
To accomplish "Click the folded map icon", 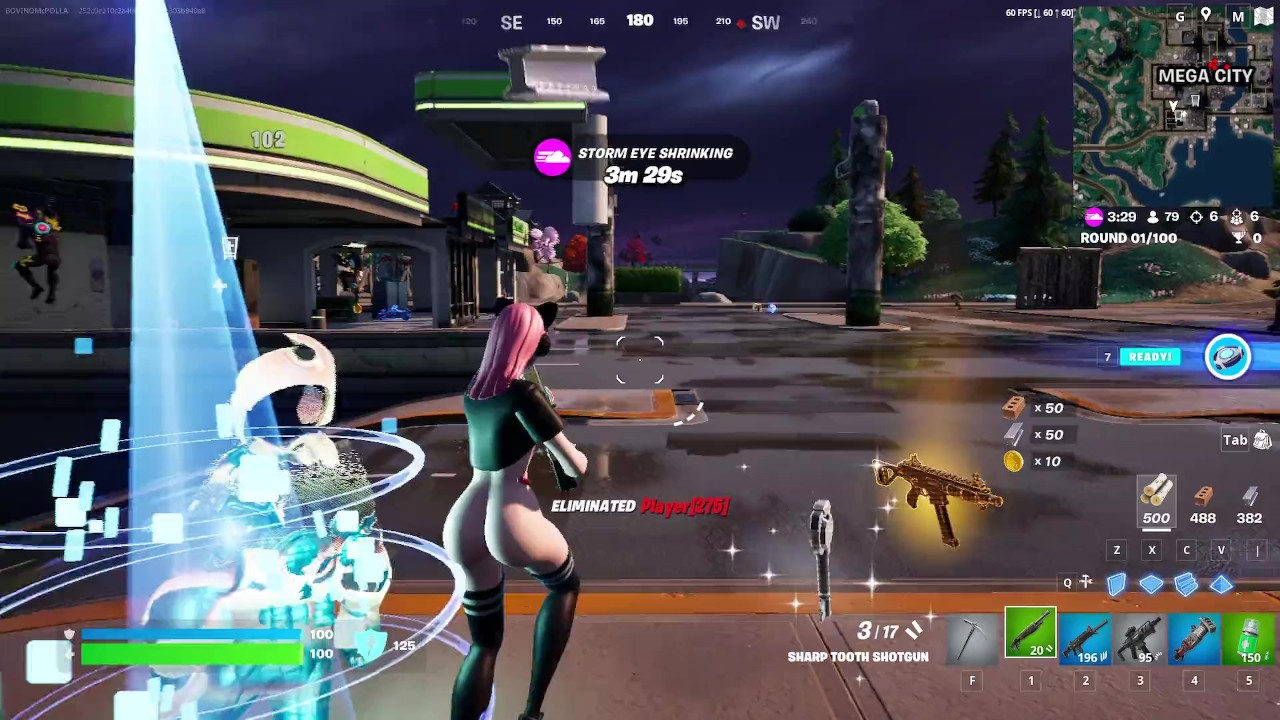I will tap(1262, 16).
